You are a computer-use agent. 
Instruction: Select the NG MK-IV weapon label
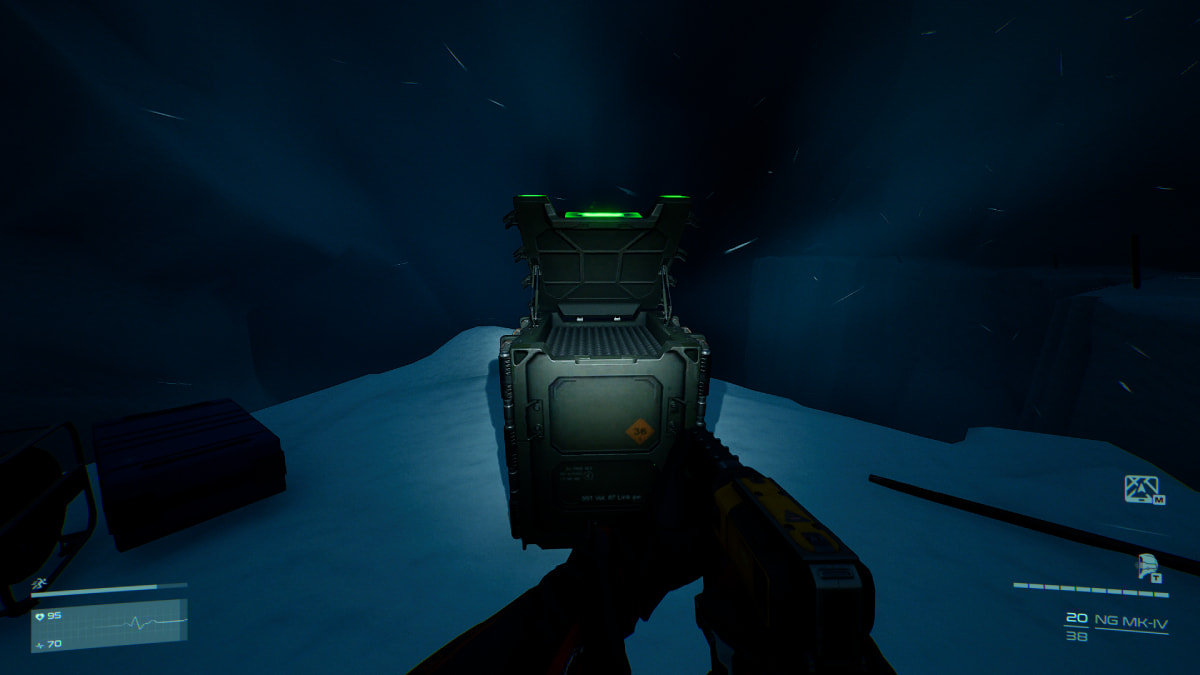[1131, 620]
